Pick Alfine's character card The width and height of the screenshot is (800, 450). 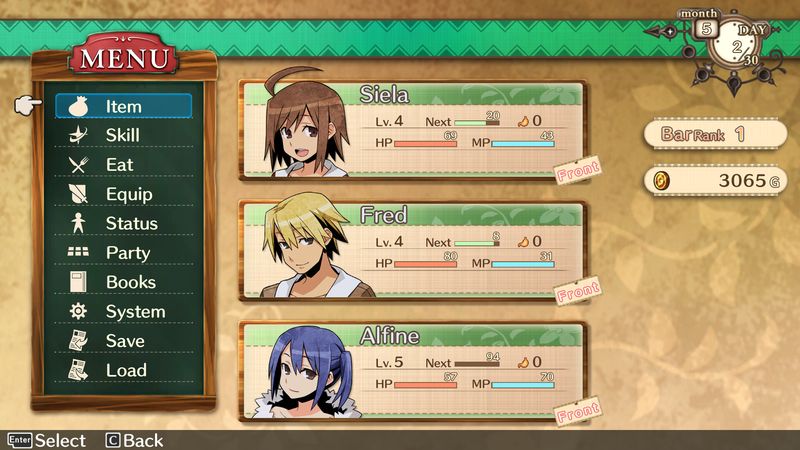[x=413, y=371]
